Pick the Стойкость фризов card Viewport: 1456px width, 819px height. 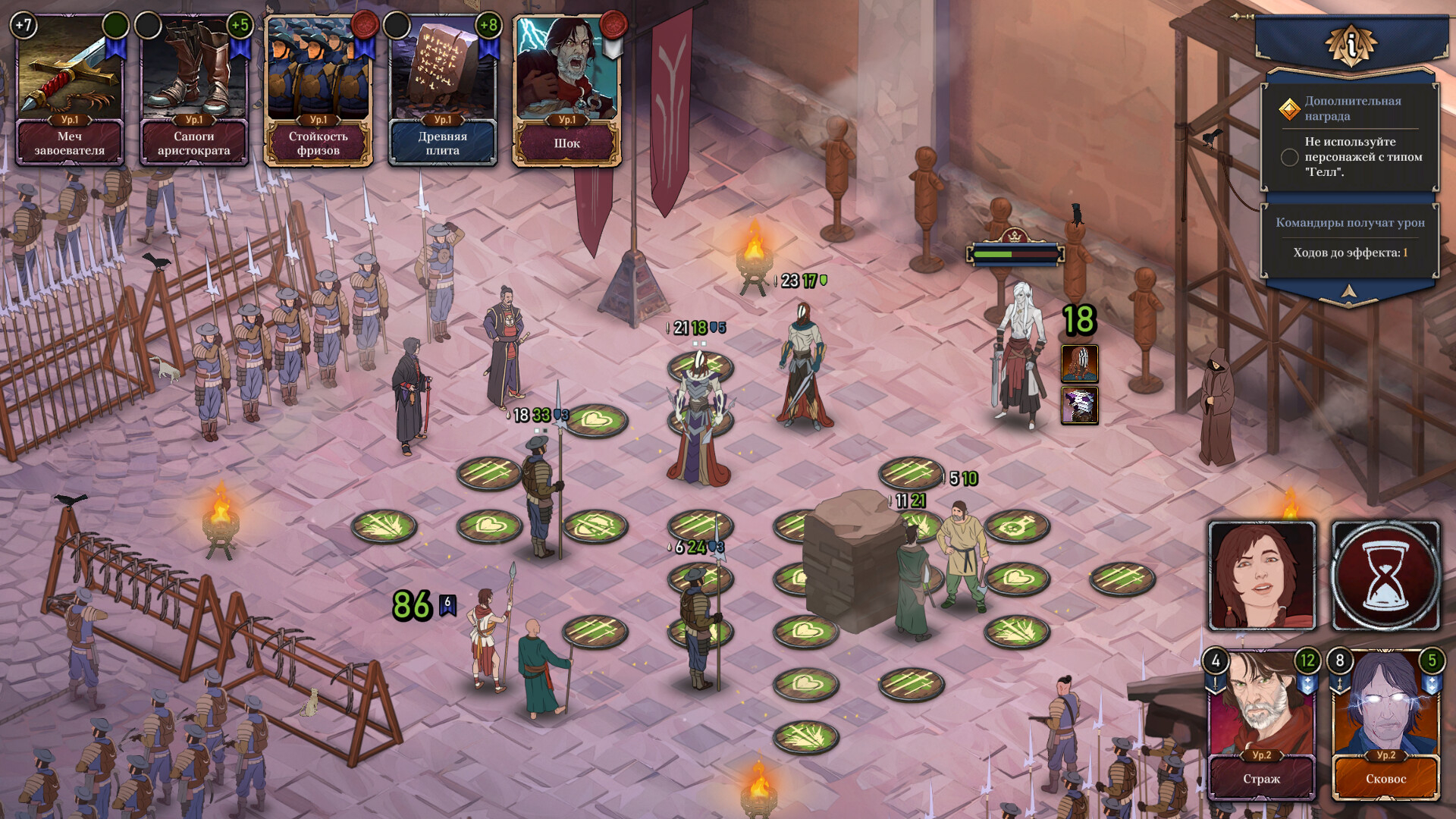point(318,89)
